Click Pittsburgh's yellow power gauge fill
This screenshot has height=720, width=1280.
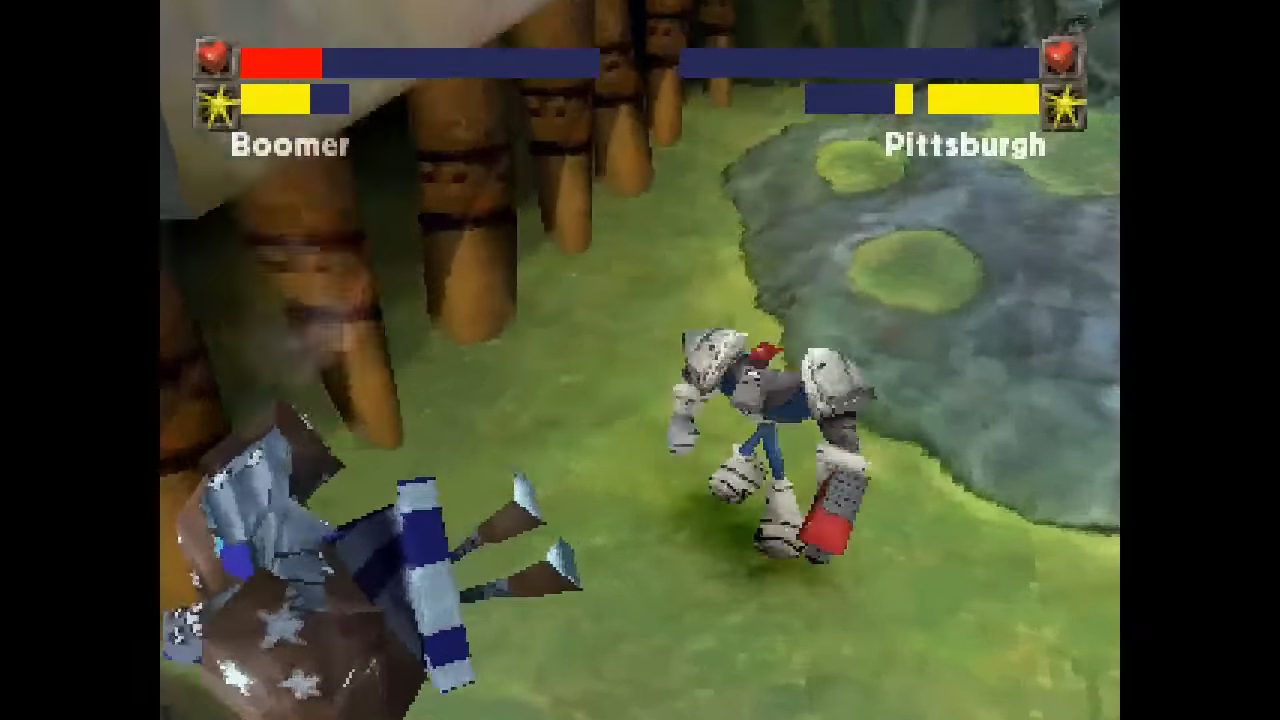(x=983, y=100)
